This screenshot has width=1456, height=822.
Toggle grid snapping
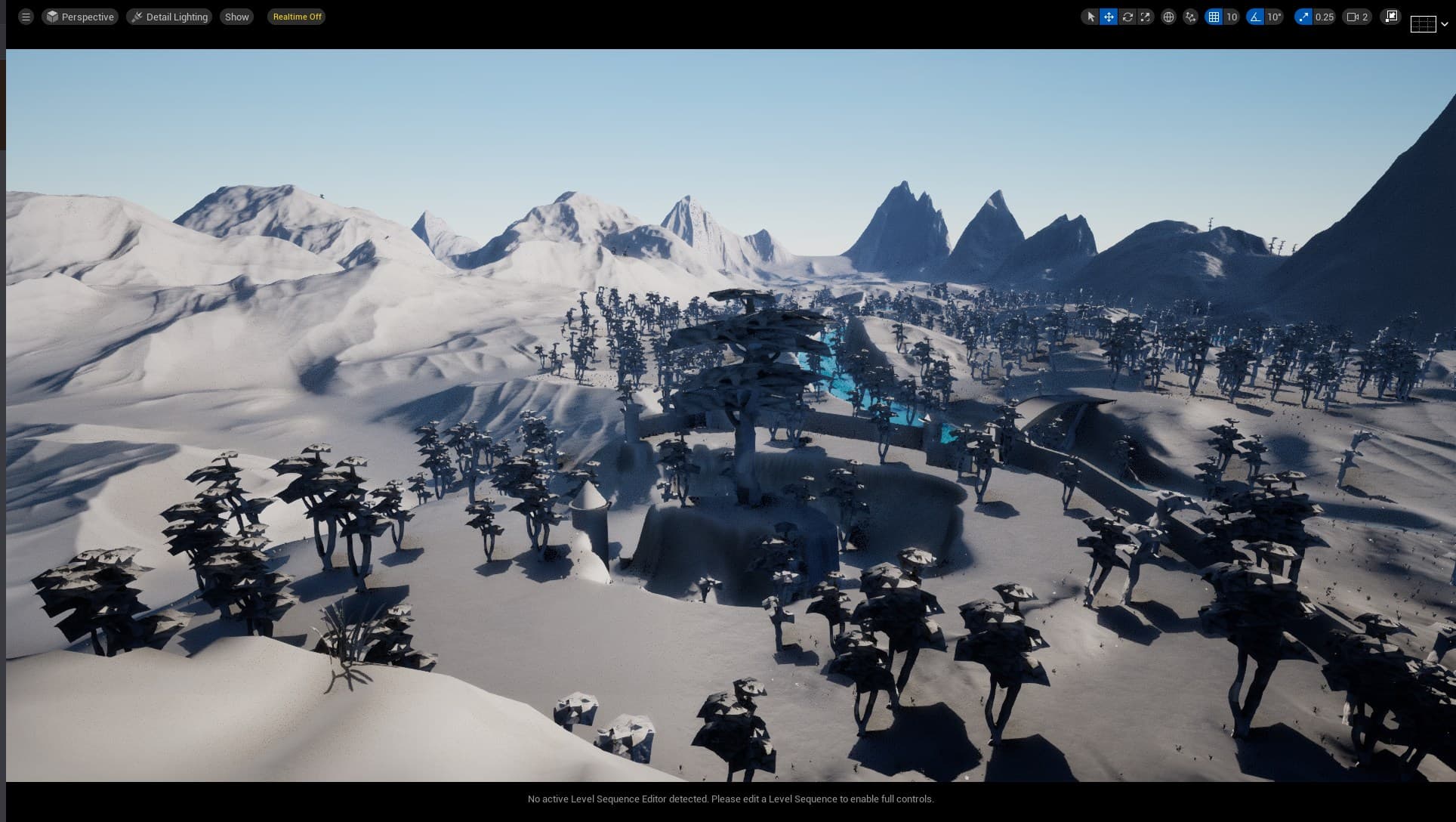1214,16
